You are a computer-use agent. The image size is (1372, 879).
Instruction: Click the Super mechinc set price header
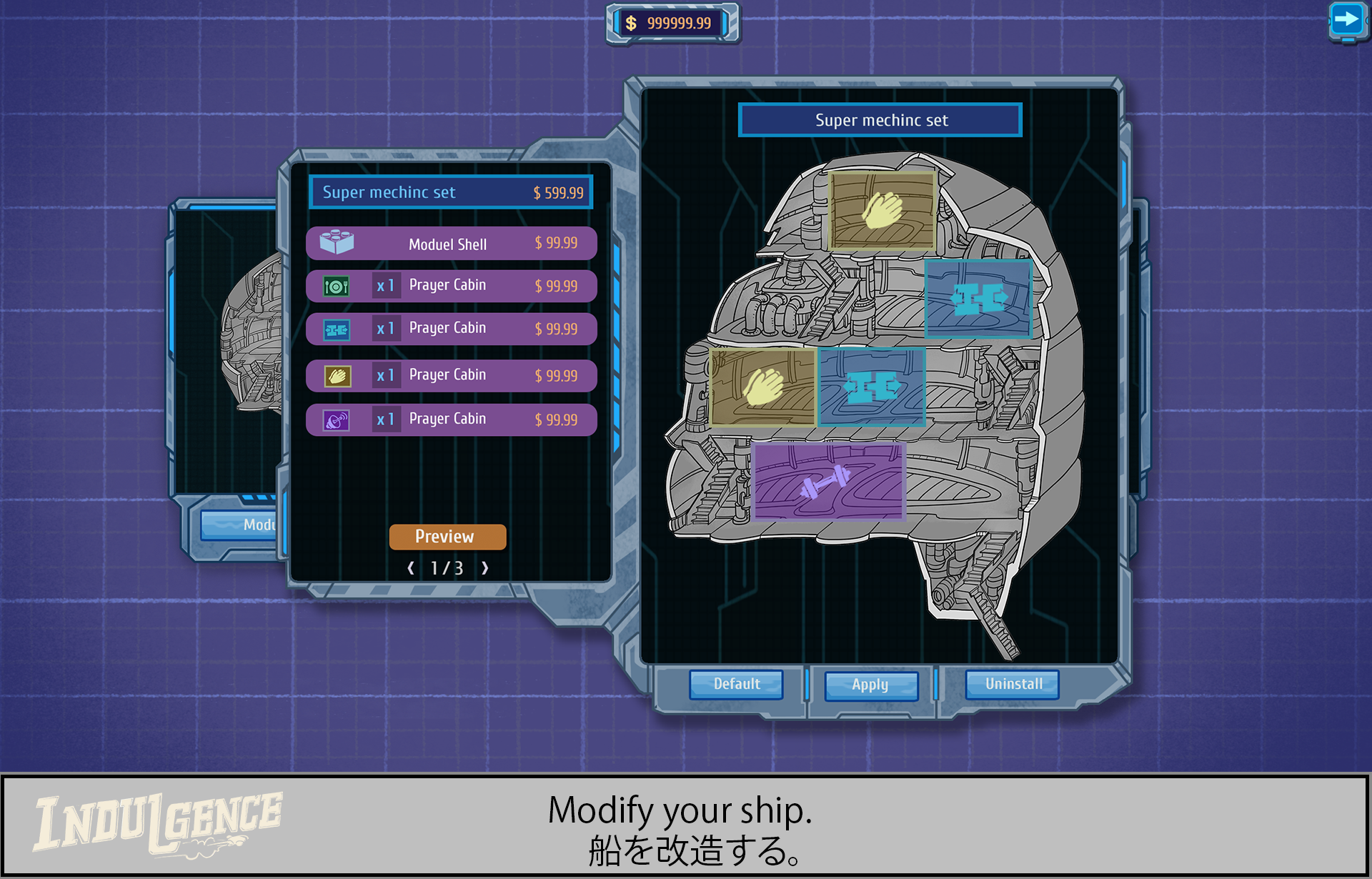[451, 192]
